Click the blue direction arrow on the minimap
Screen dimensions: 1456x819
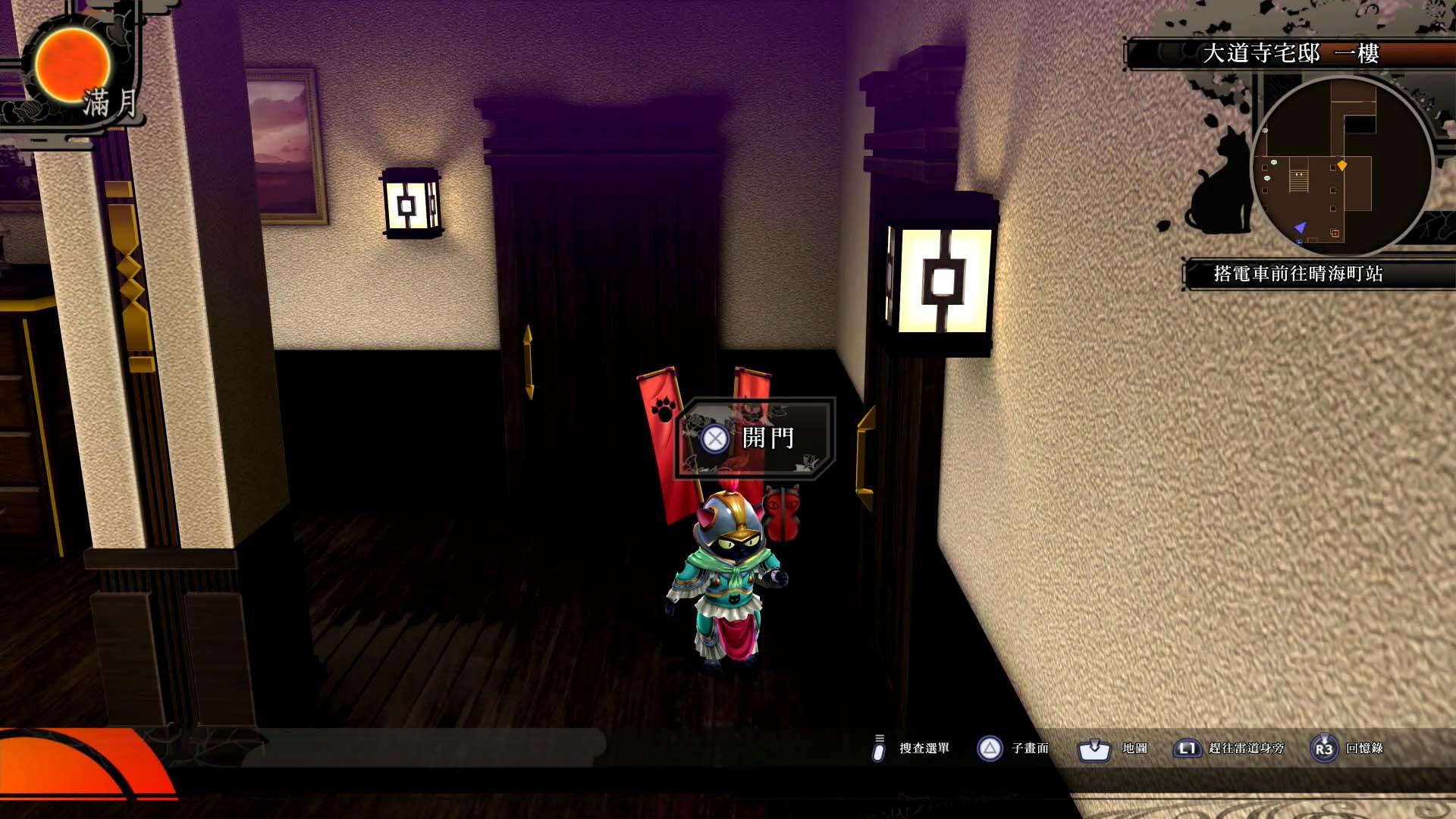(x=1301, y=227)
